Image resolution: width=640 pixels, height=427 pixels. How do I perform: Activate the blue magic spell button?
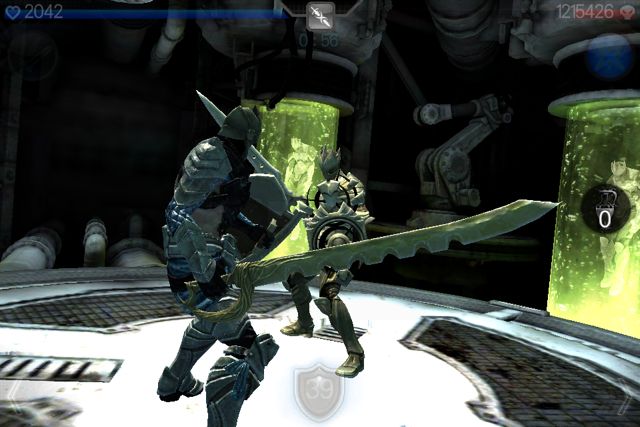pos(607,56)
